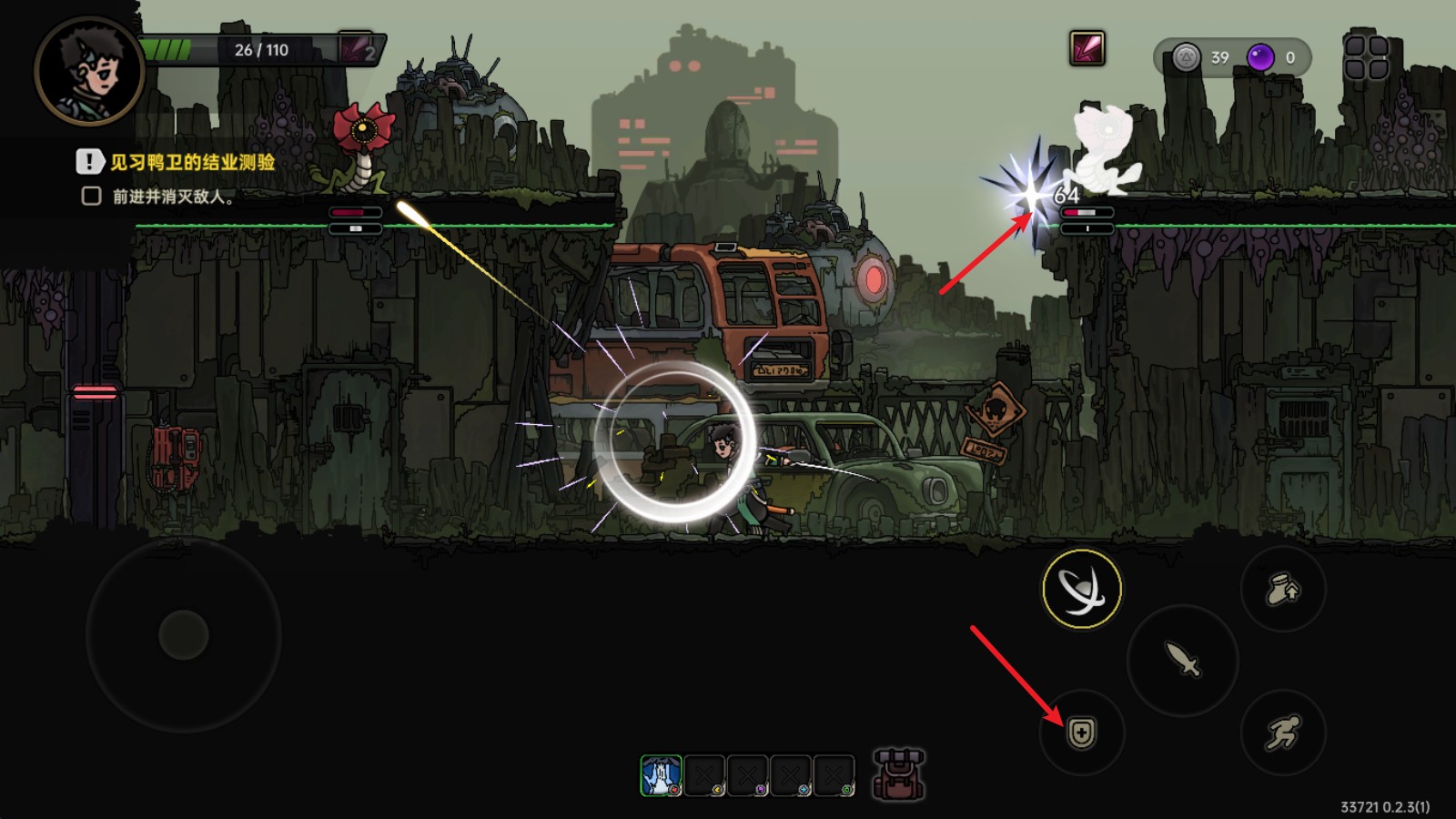Touch the virtual movement joystick

click(x=184, y=634)
